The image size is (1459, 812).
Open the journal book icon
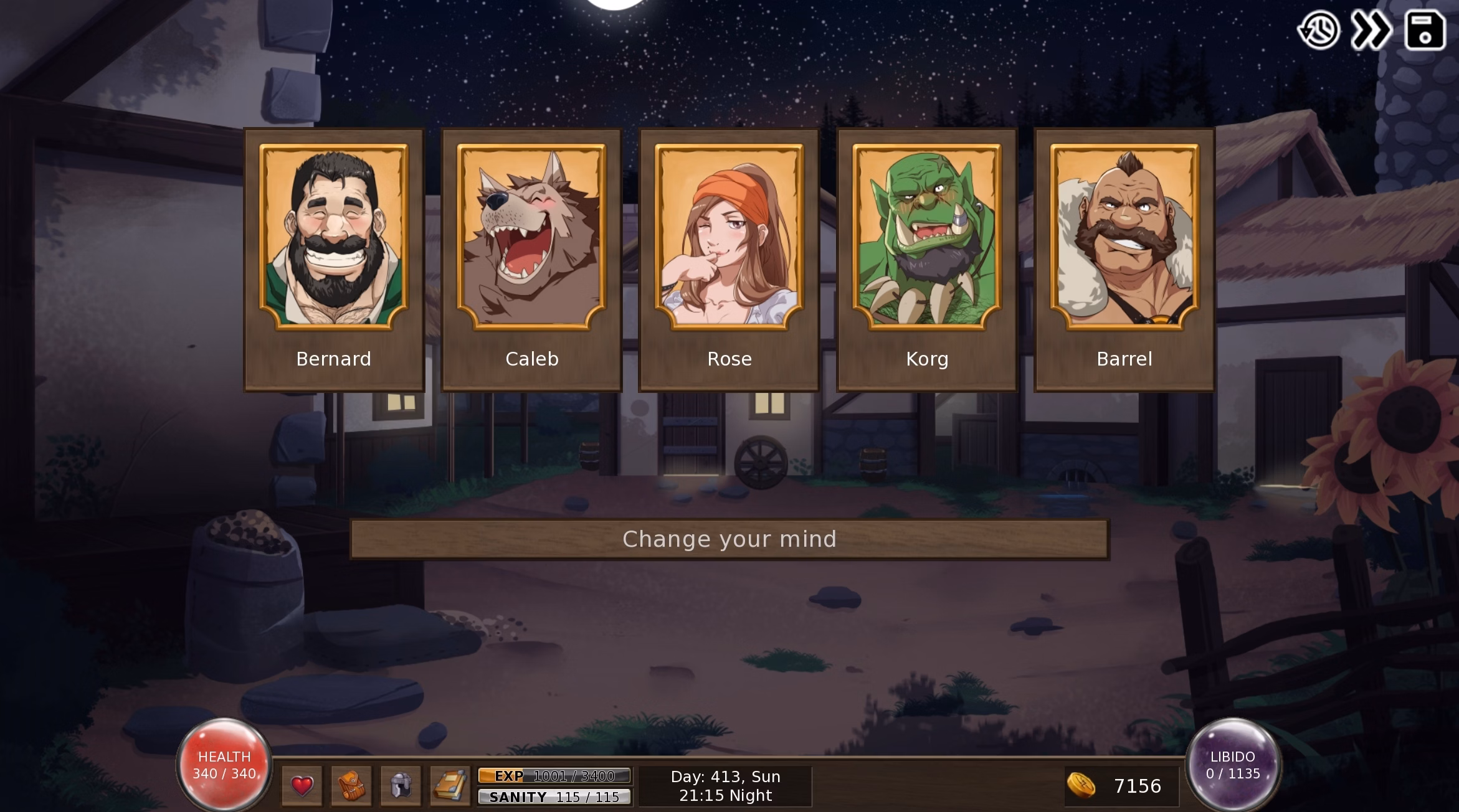(x=450, y=786)
